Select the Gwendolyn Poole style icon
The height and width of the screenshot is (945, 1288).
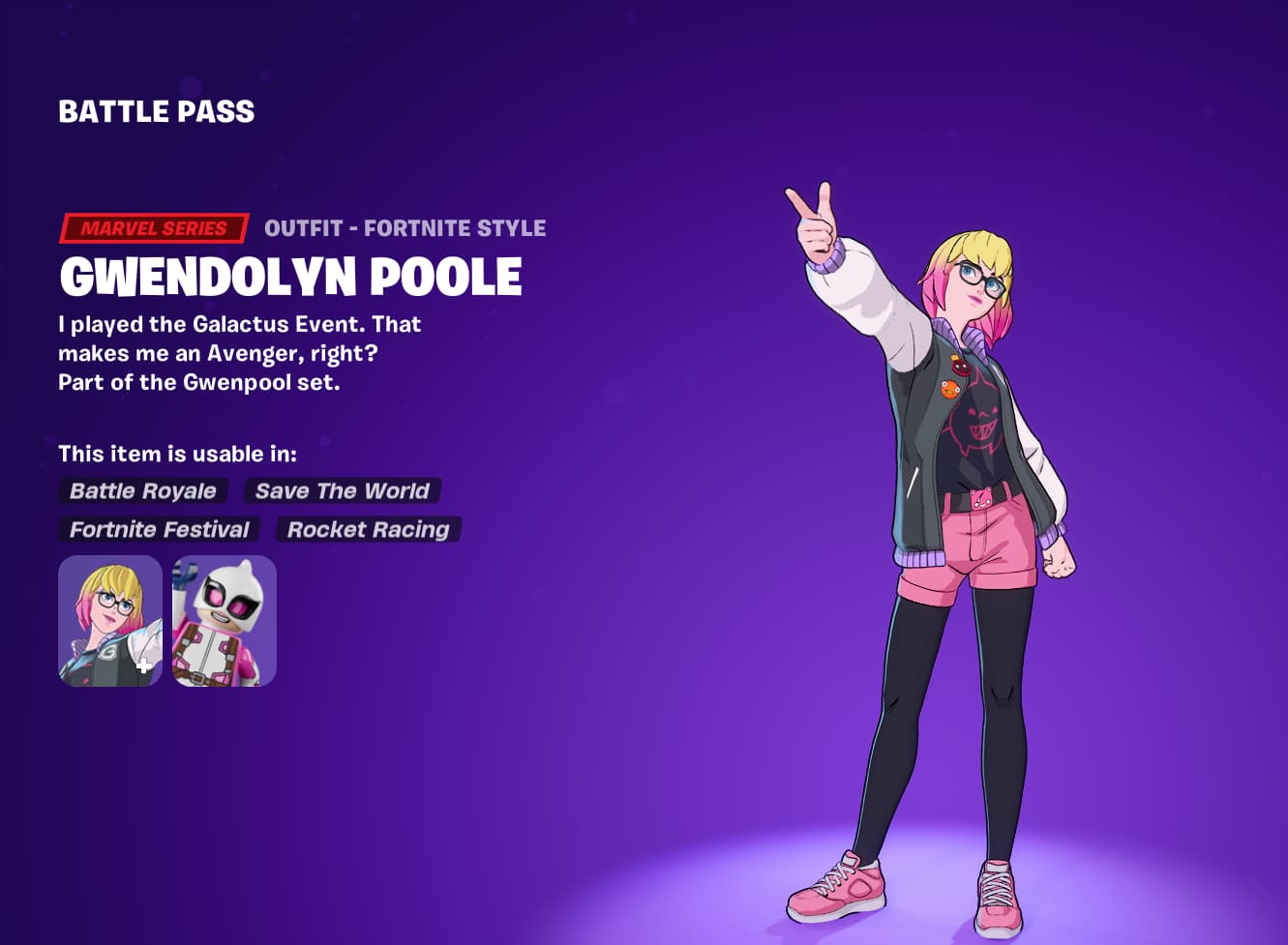(x=109, y=620)
